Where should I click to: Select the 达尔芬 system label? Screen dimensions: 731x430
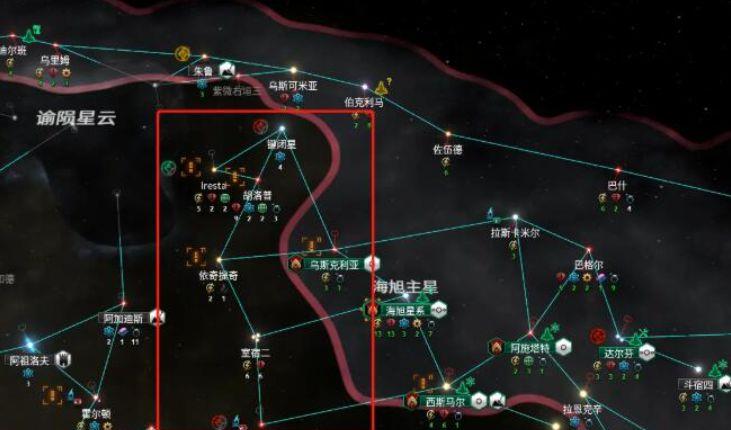(x=617, y=353)
